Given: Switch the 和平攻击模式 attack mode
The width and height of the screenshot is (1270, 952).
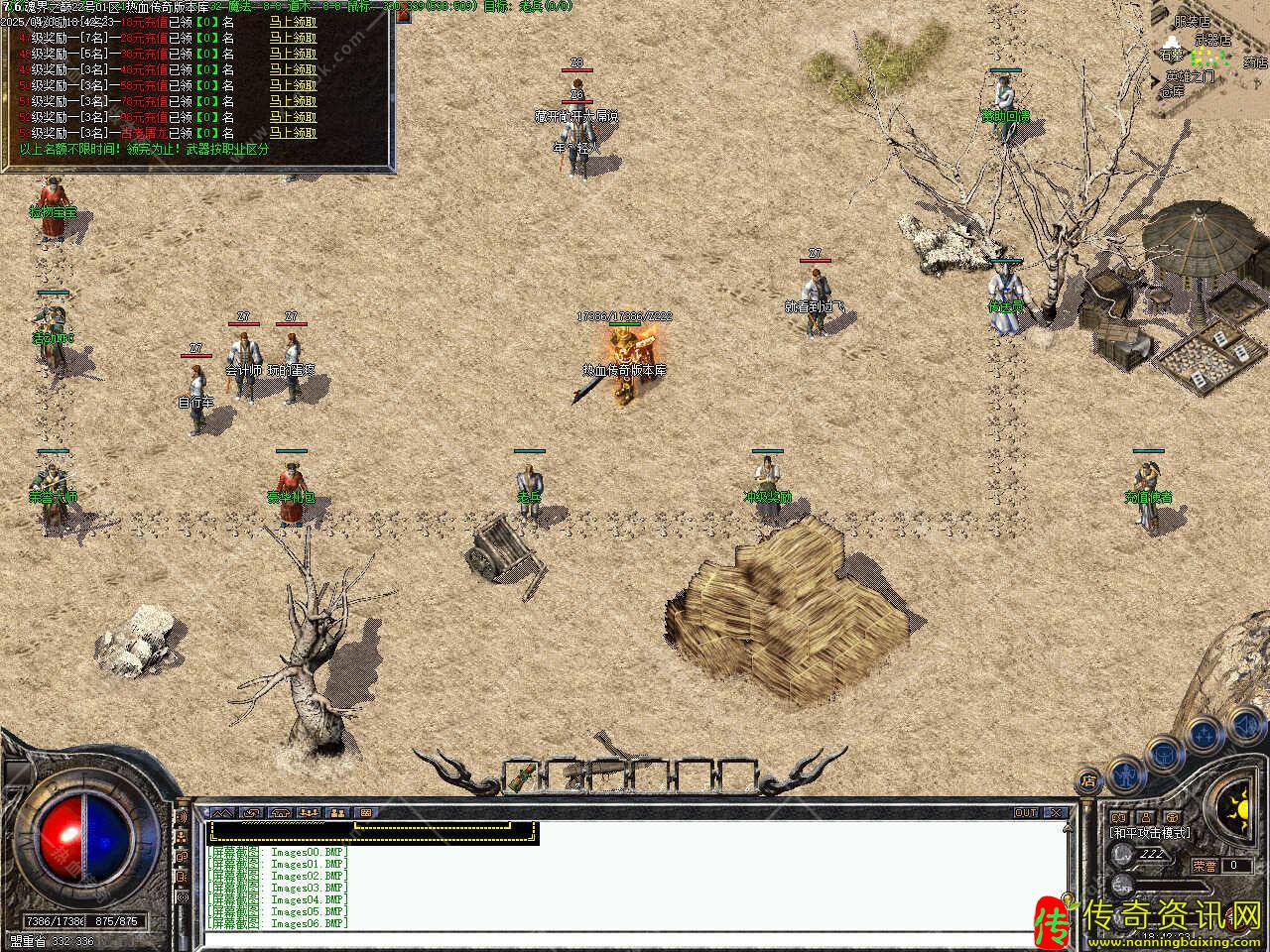Looking at the screenshot, I should tap(1150, 833).
